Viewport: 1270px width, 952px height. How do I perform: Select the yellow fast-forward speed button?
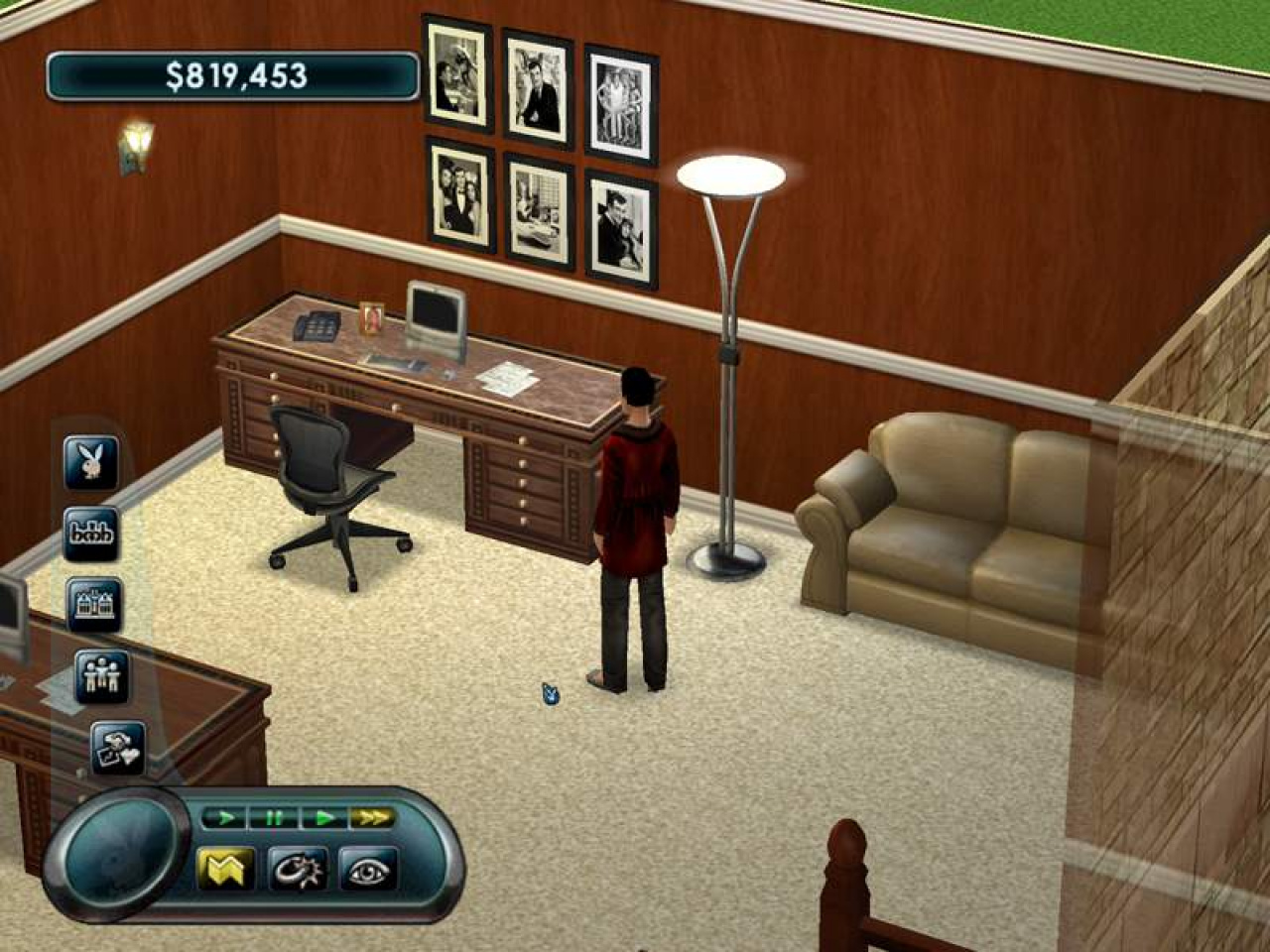tap(372, 818)
